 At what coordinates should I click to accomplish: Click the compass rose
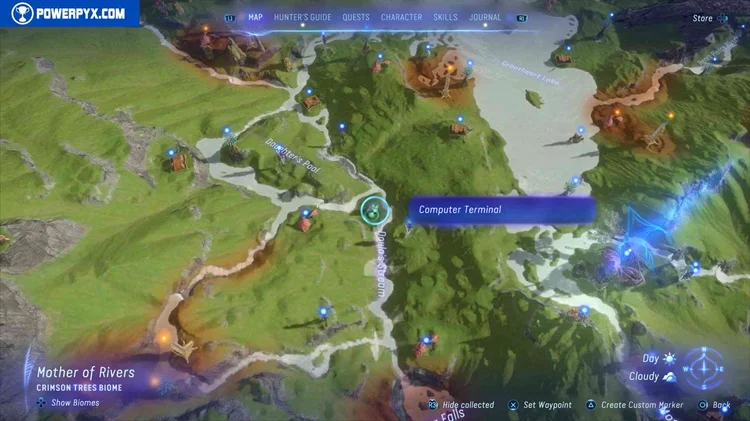(704, 367)
